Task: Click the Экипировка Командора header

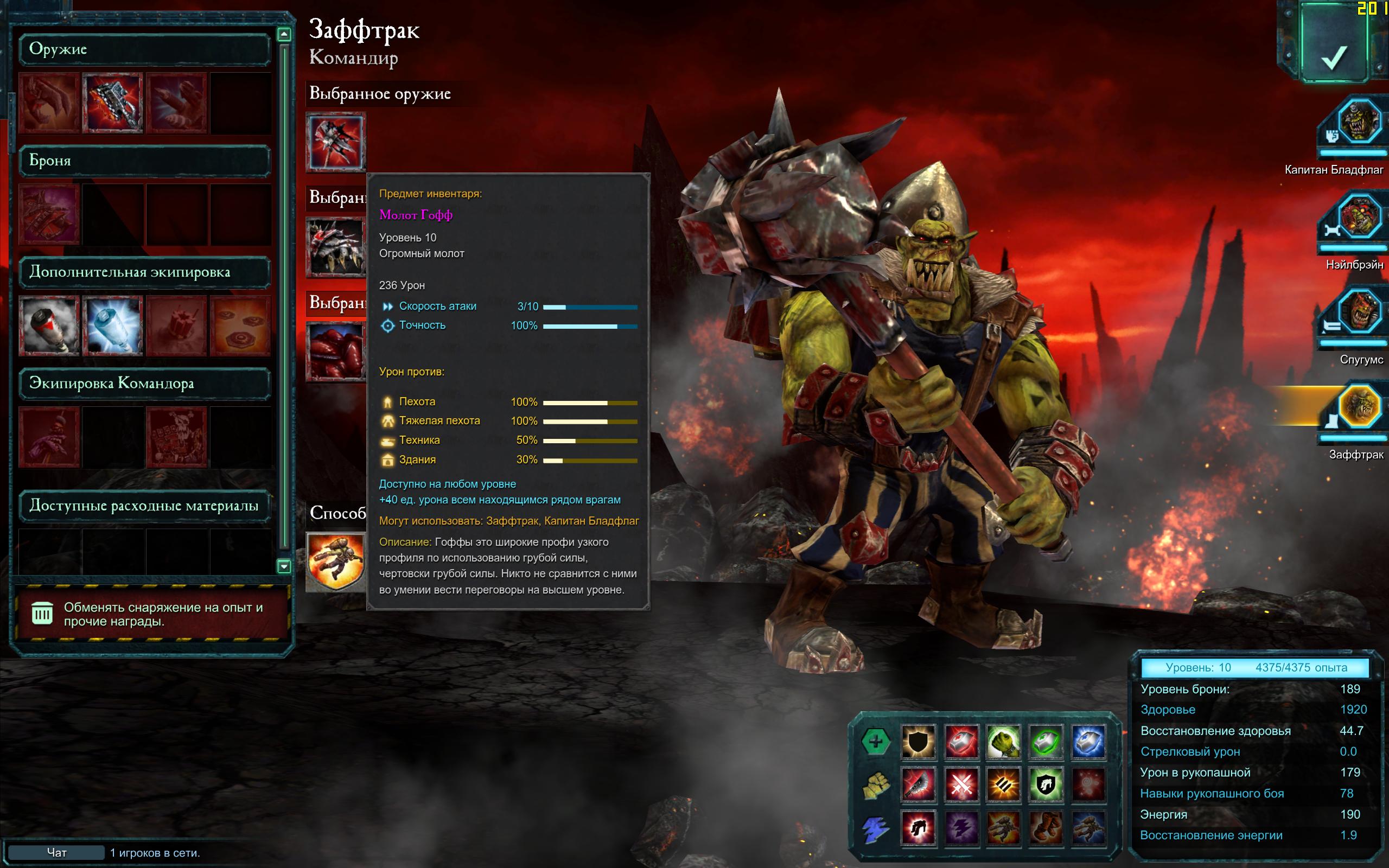Action: pos(144,384)
